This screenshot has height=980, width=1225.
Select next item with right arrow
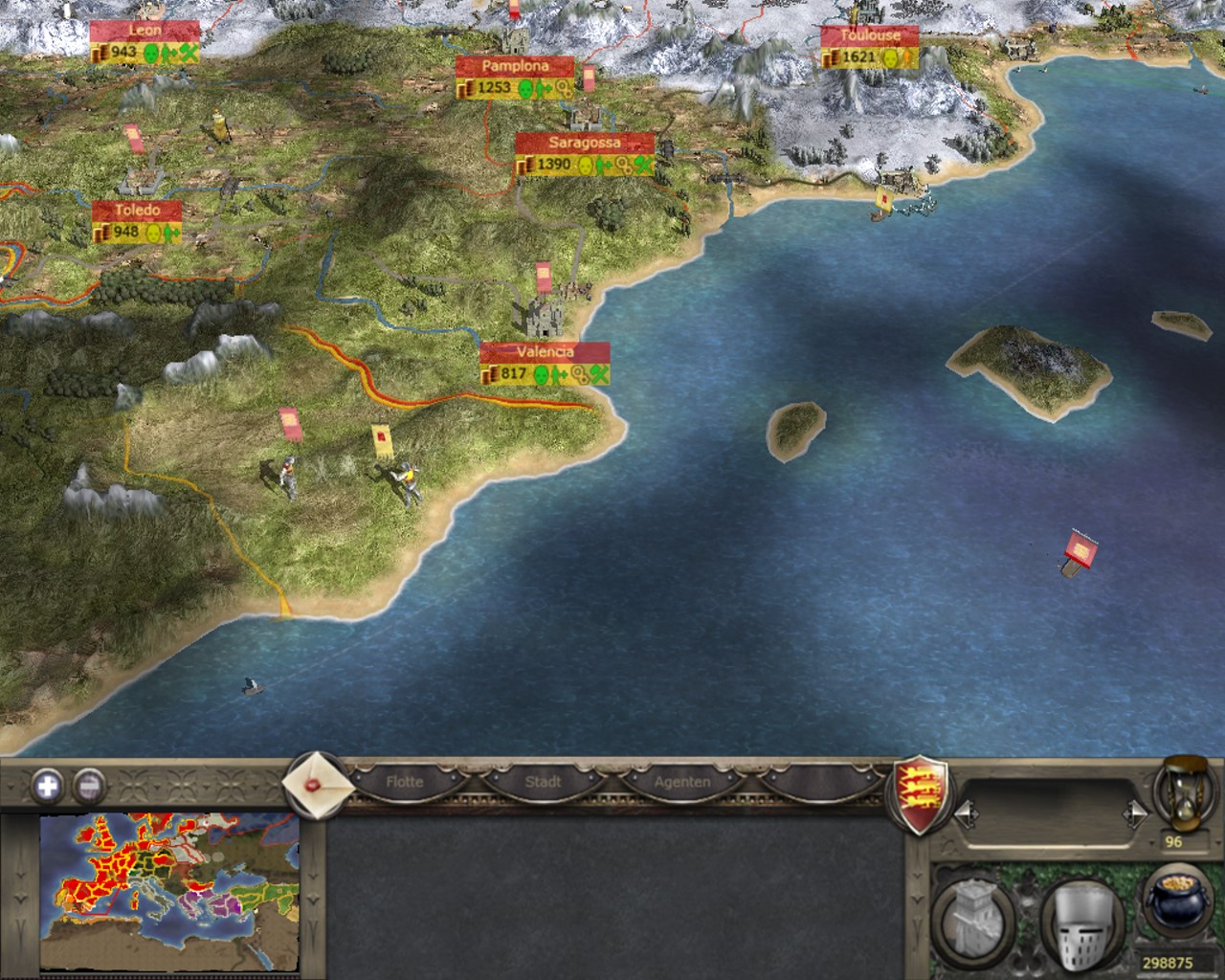point(1134,813)
